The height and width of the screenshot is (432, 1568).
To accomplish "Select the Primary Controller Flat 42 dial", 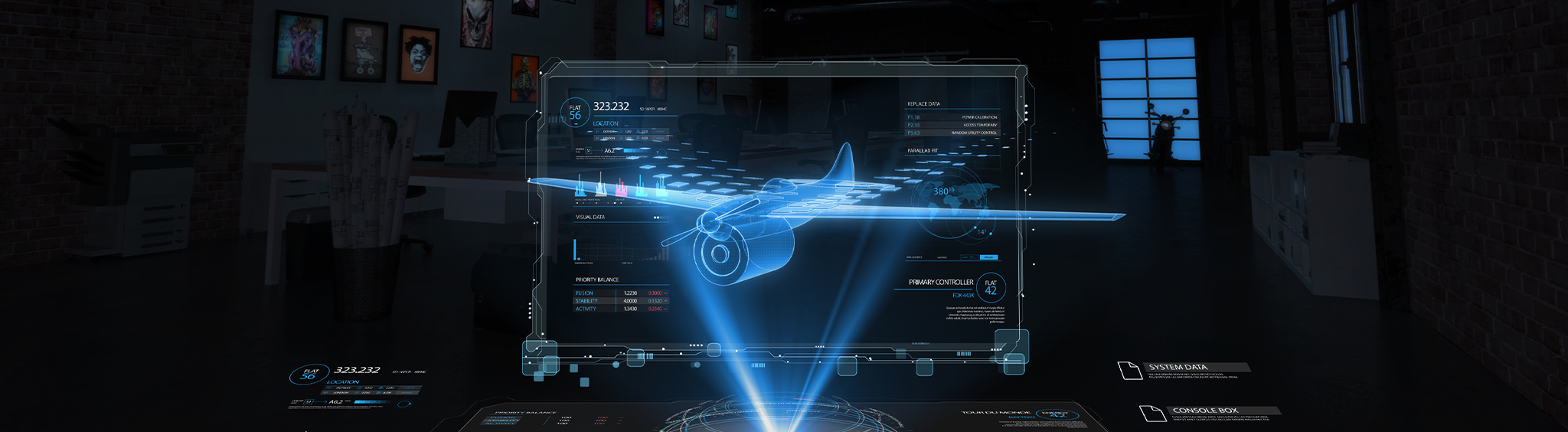I will pos(991,287).
